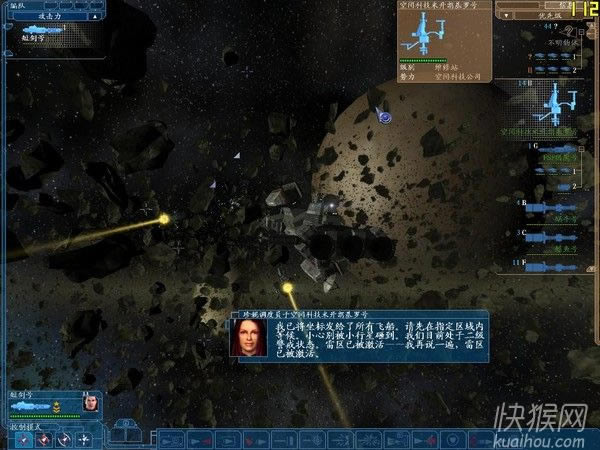Click the captain portrait in the ship panel
The image size is (600, 450).
90,401
